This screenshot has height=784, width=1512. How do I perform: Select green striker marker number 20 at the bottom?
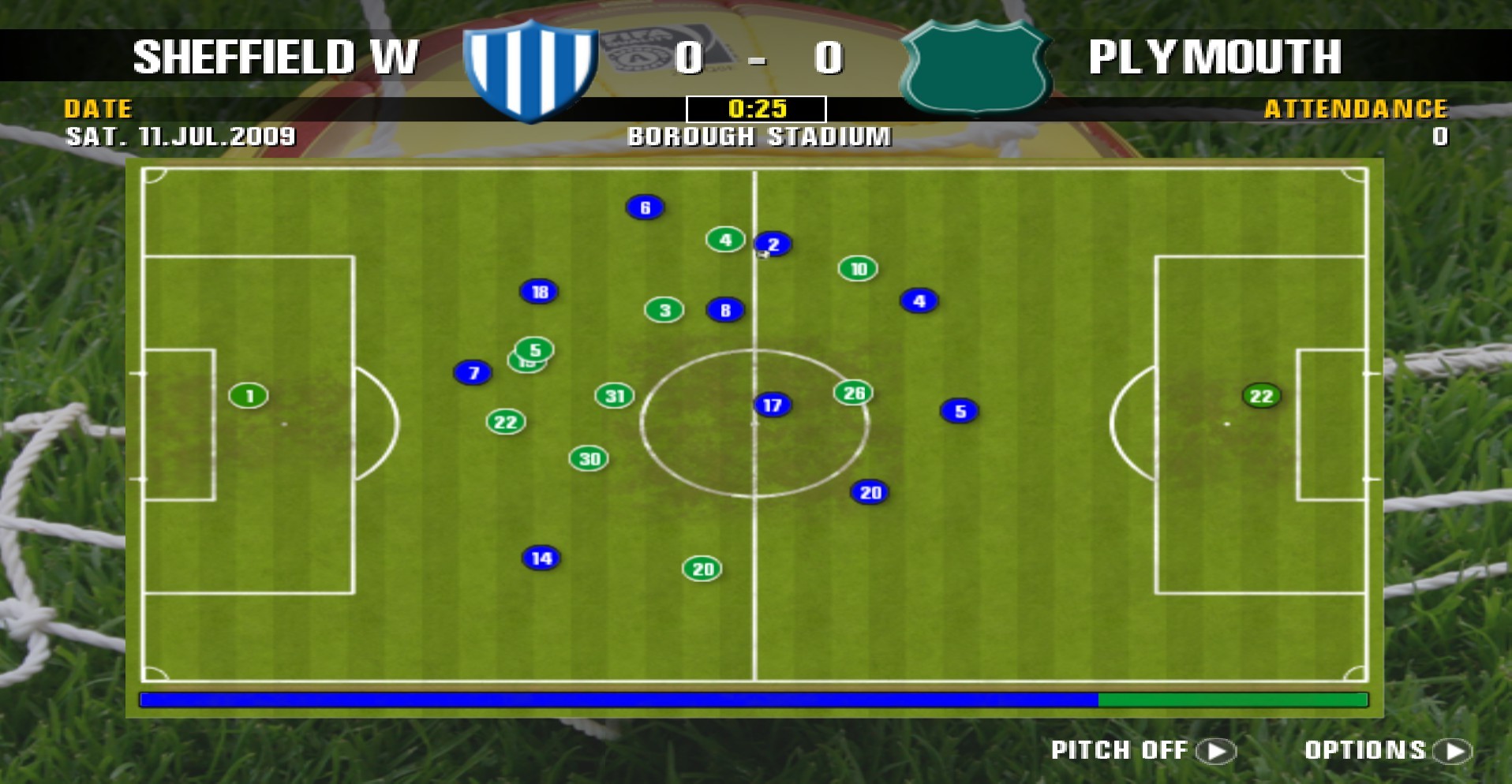tap(701, 567)
